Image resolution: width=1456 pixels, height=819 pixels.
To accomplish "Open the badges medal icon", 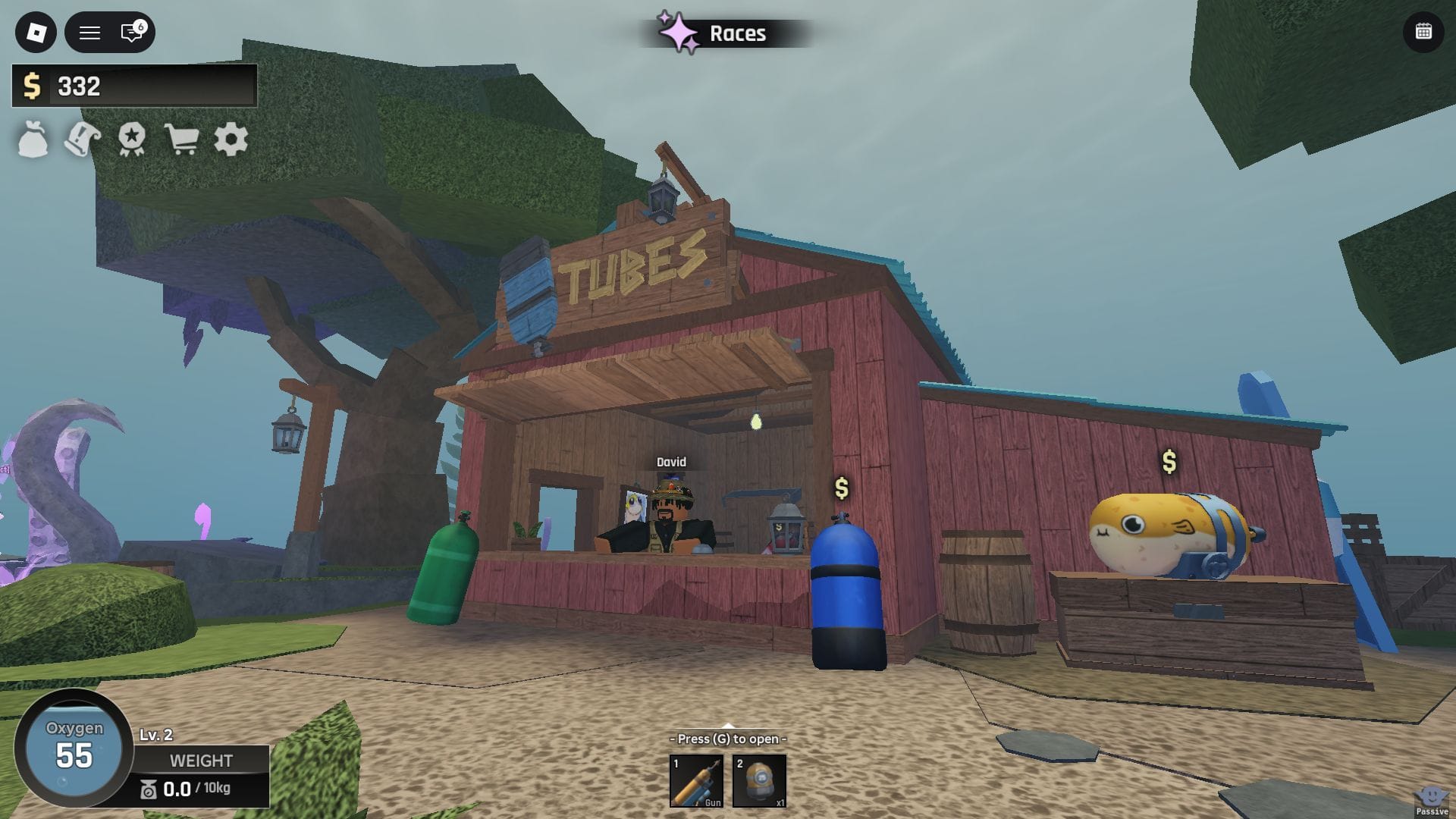I will [130, 140].
